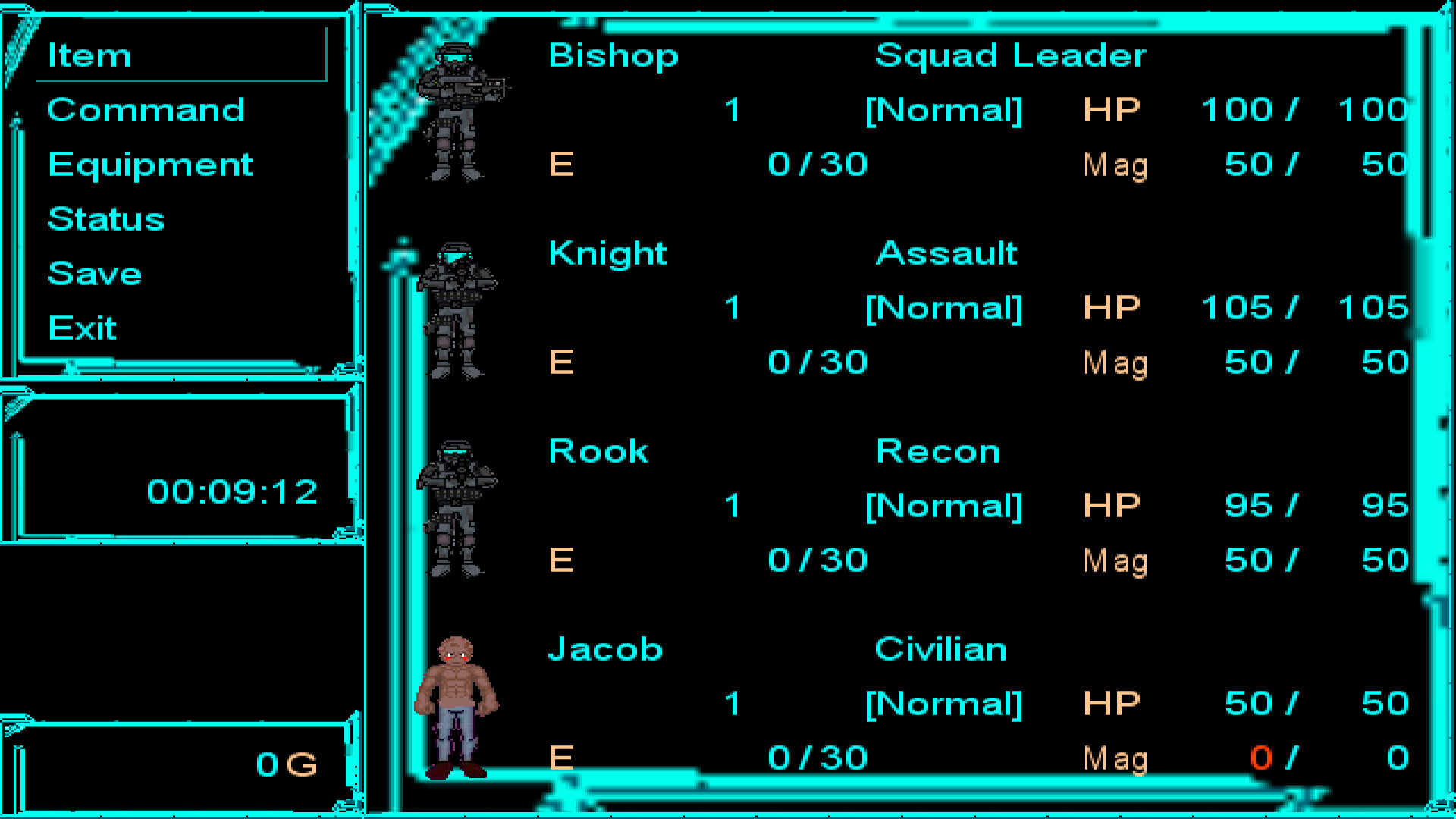The image size is (1456, 819).
Task: Open the Item menu
Action: [x=89, y=55]
